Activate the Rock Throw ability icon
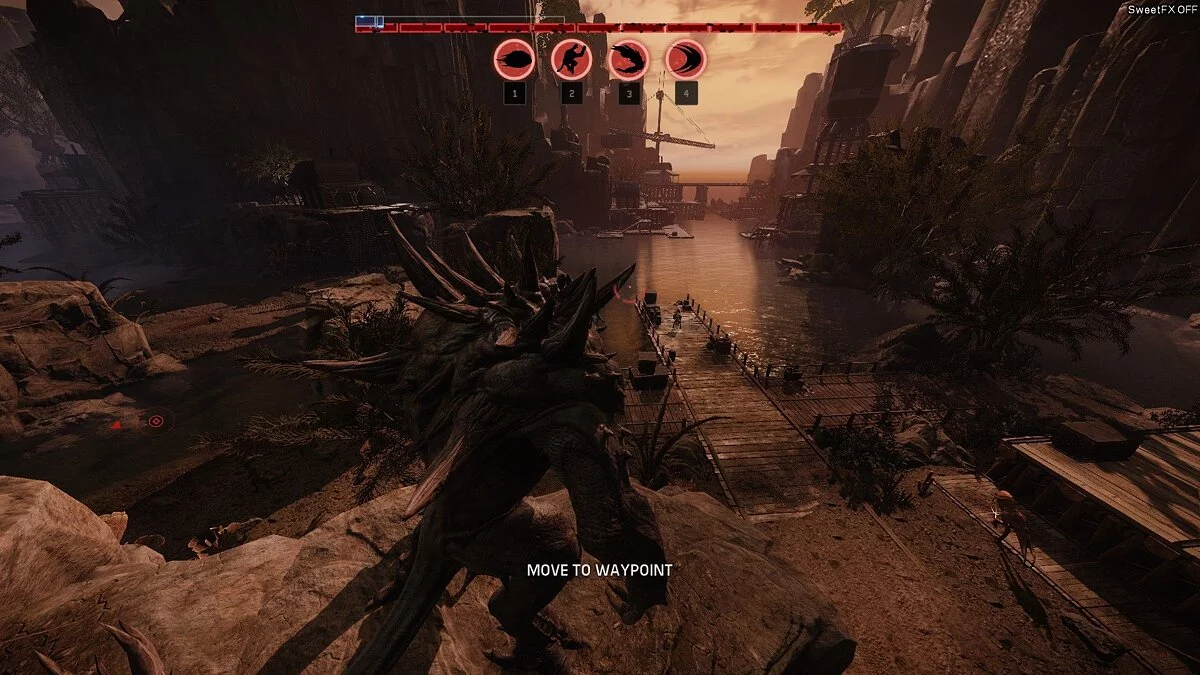The image size is (1200, 675). click(x=514, y=60)
